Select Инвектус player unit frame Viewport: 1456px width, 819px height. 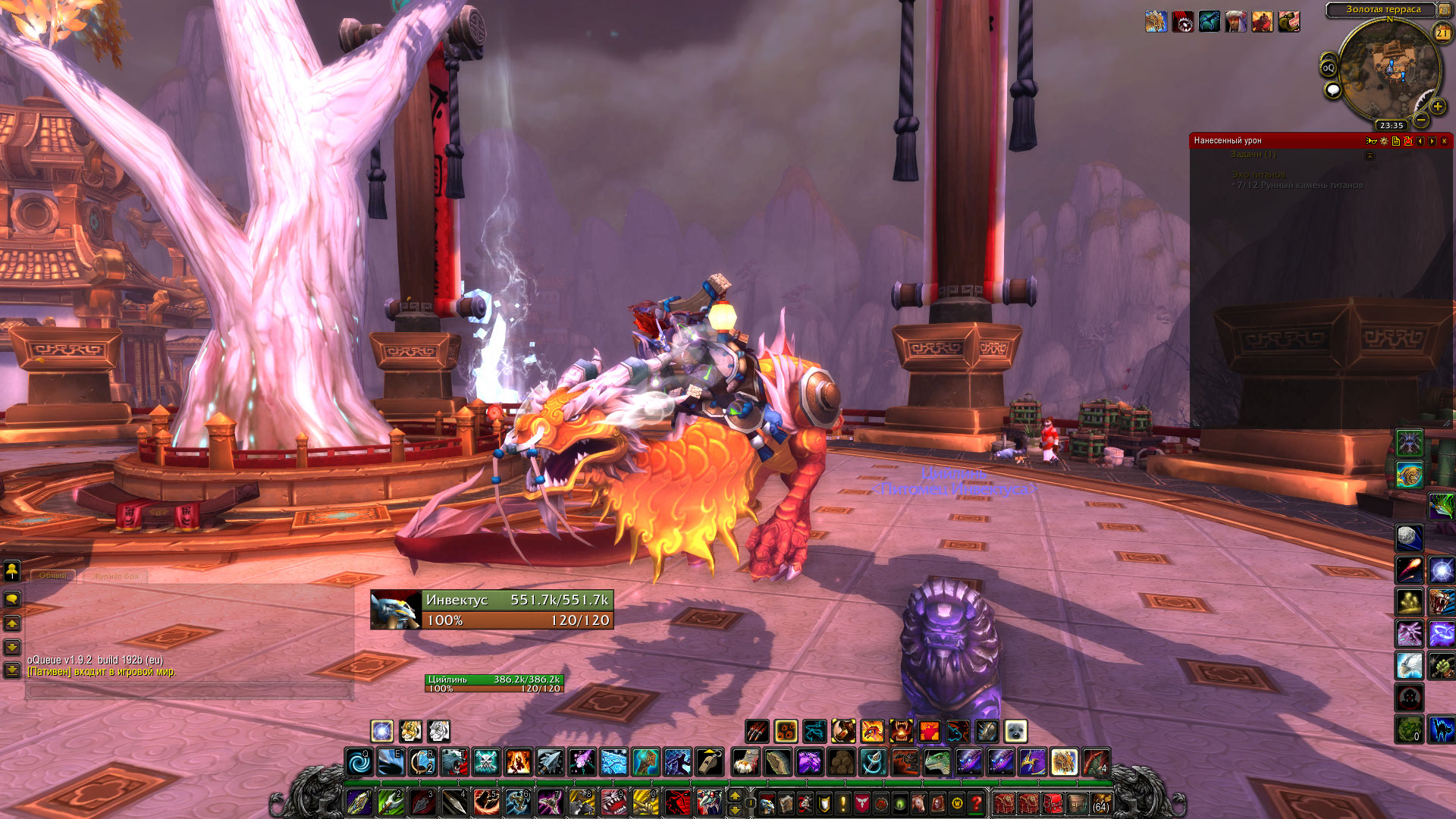pos(491,610)
